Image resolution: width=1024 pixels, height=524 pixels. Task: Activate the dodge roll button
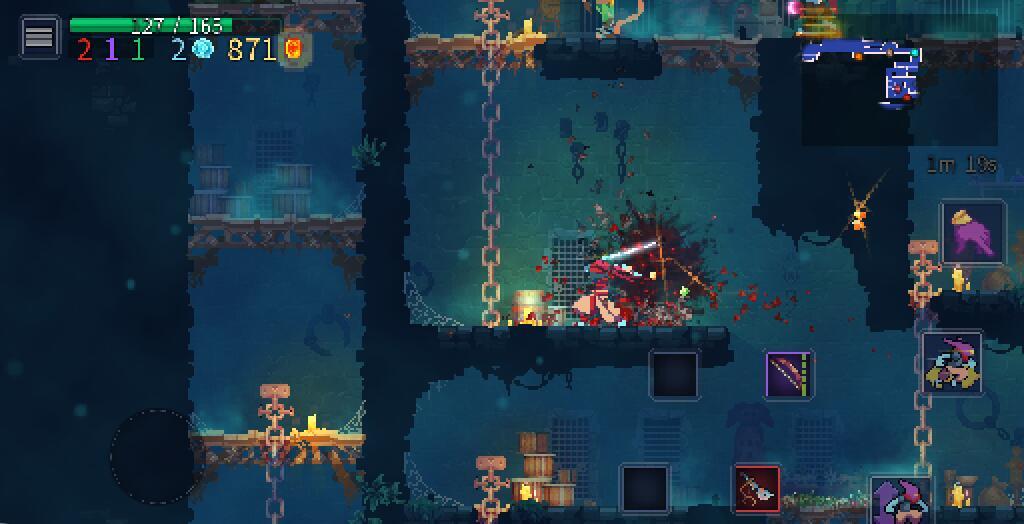coord(951,363)
